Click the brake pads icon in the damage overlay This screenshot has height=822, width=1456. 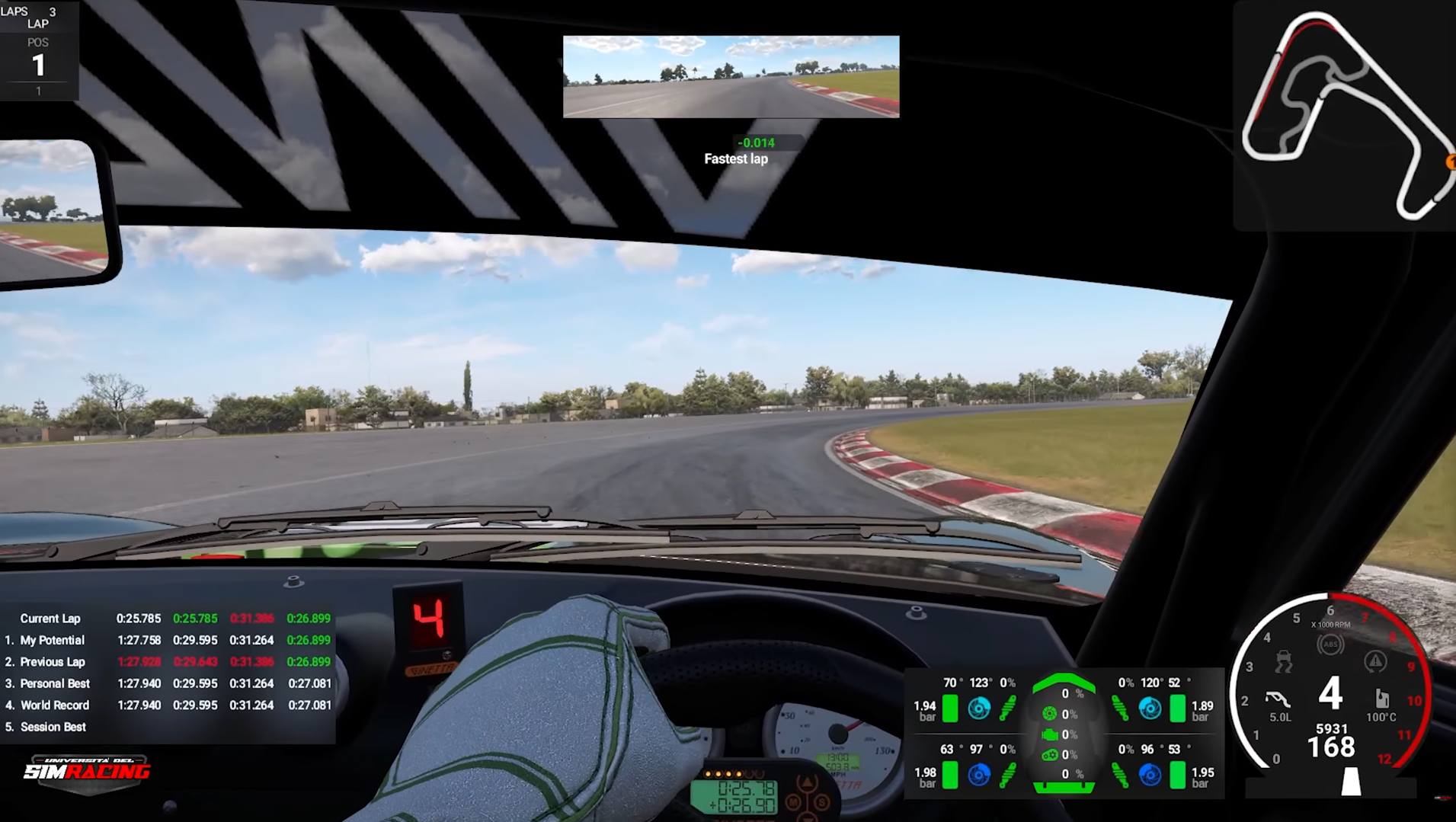click(1049, 712)
